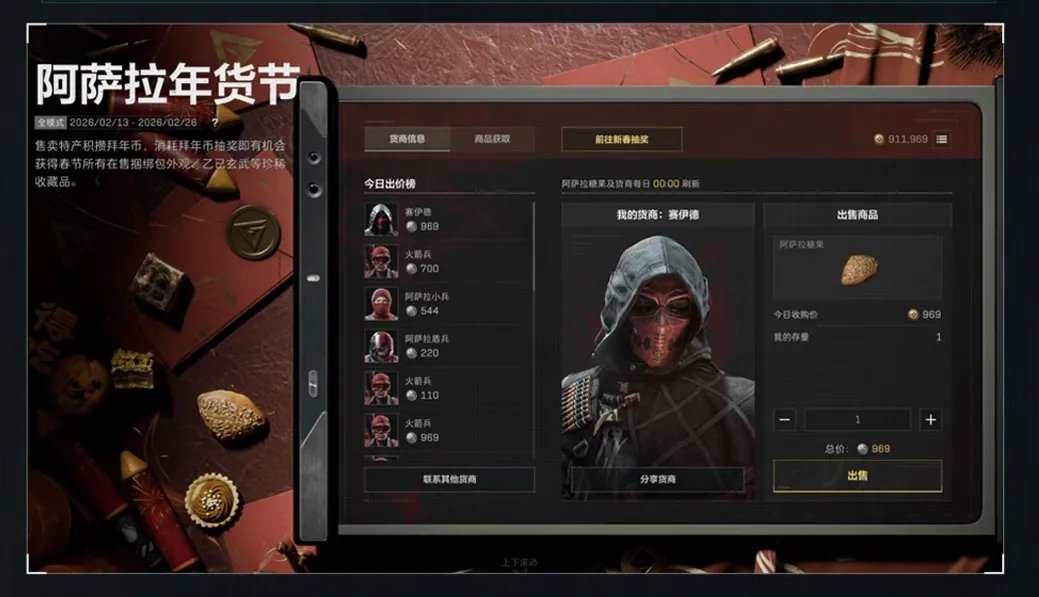
Task: Go to the 前往新春抽奖 lottery button
Action: coord(621,139)
